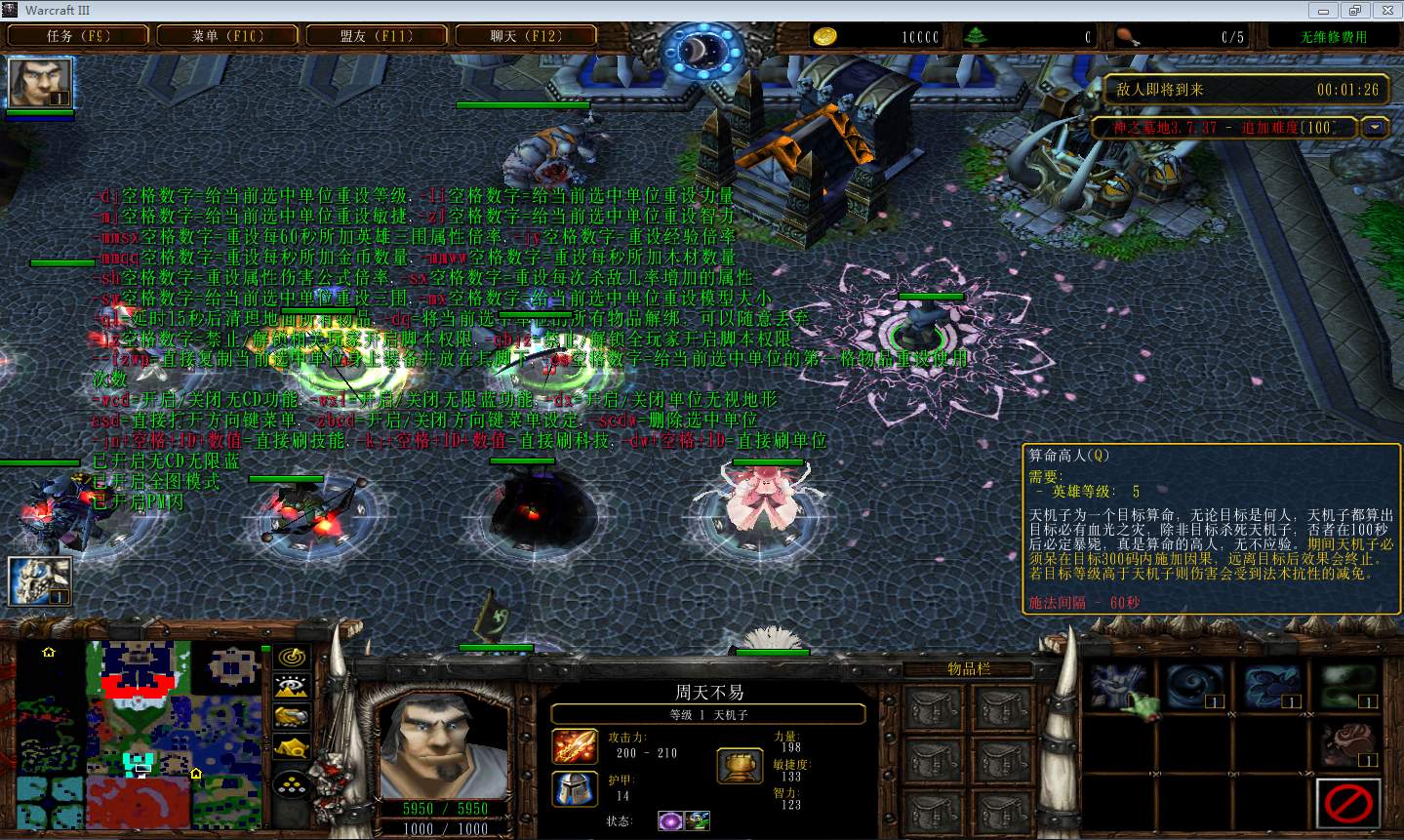
Task: Open the 盟友 (F11) allies menu
Action: click(377, 36)
